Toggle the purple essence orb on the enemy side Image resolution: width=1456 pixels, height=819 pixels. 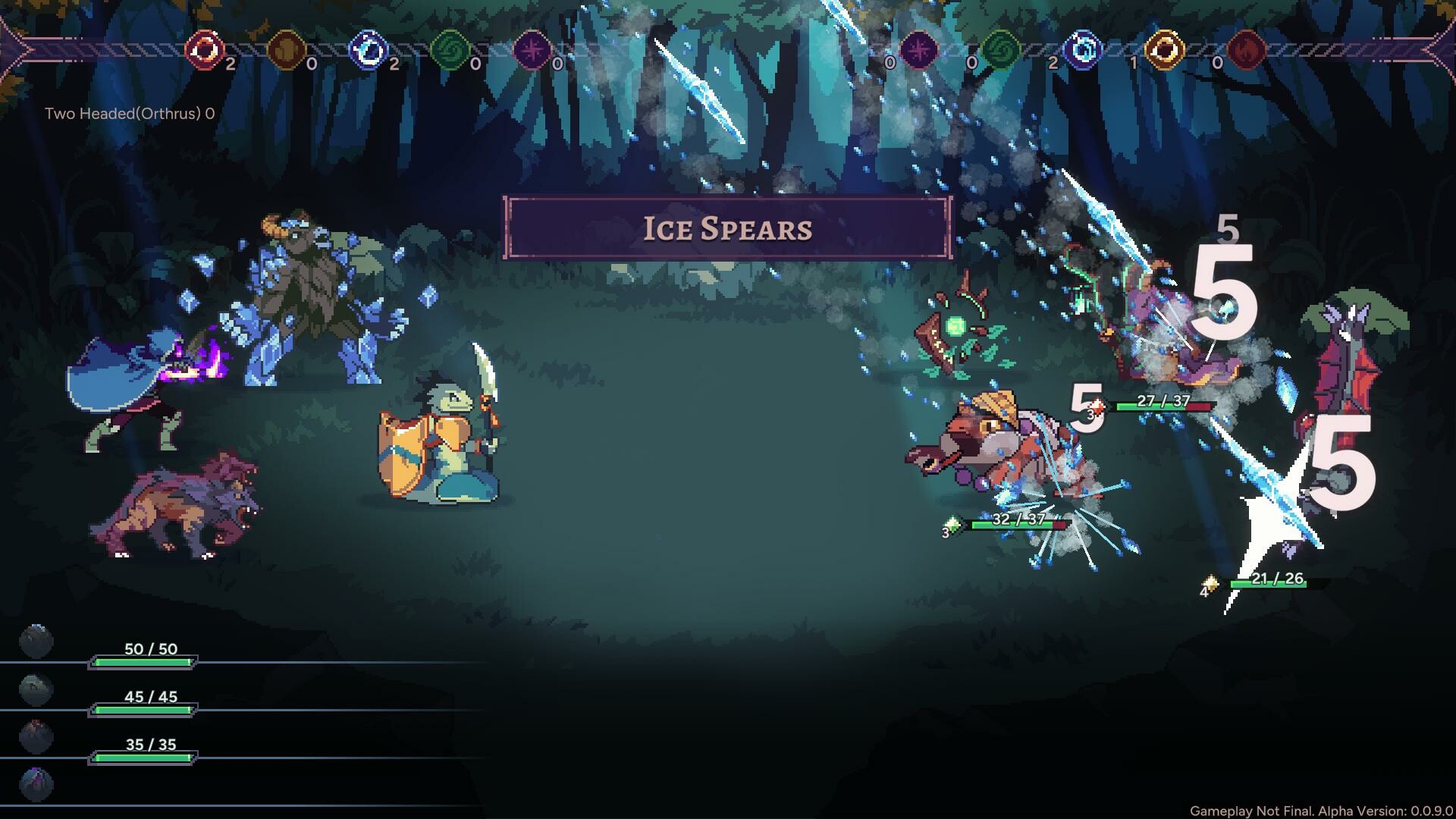[x=918, y=52]
